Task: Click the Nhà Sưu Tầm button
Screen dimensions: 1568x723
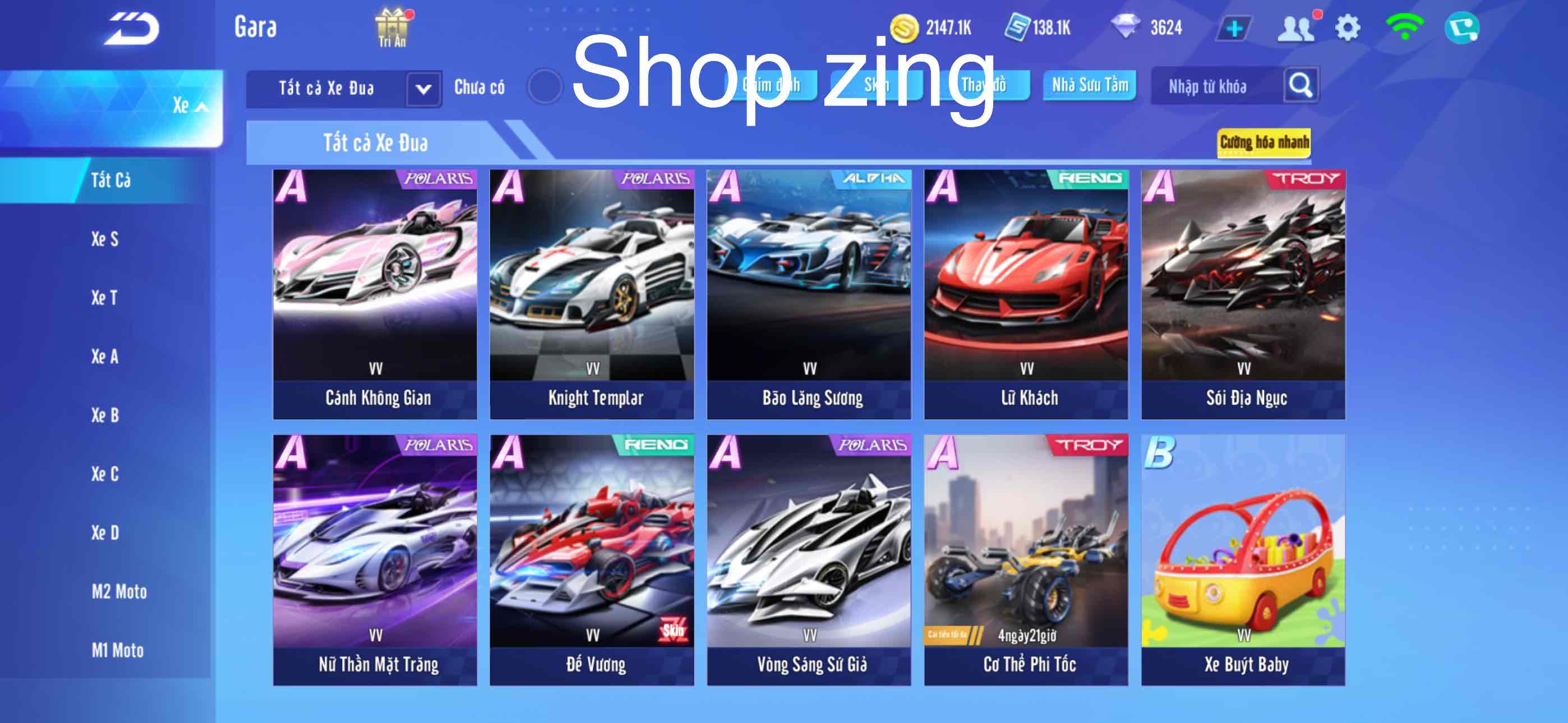Action: (x=1089, y=86)
